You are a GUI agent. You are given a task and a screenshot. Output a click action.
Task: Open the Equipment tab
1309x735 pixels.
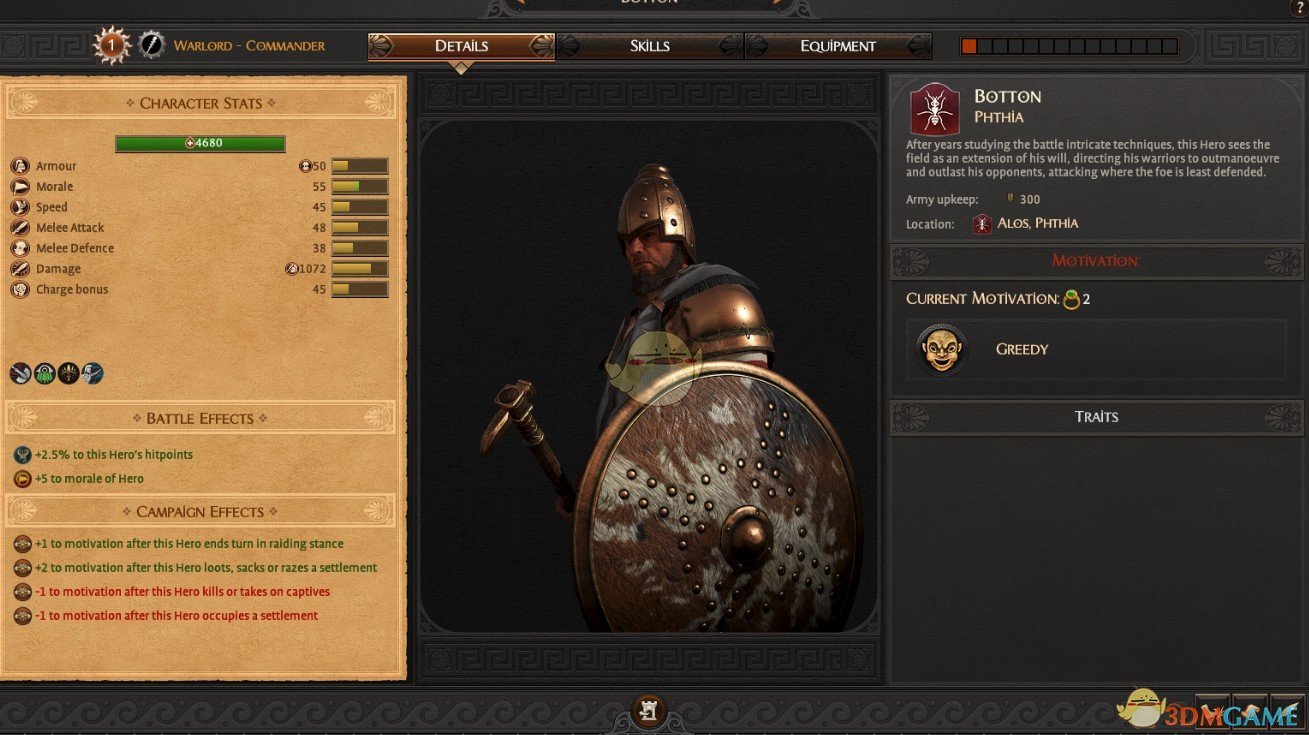[837, 46]
